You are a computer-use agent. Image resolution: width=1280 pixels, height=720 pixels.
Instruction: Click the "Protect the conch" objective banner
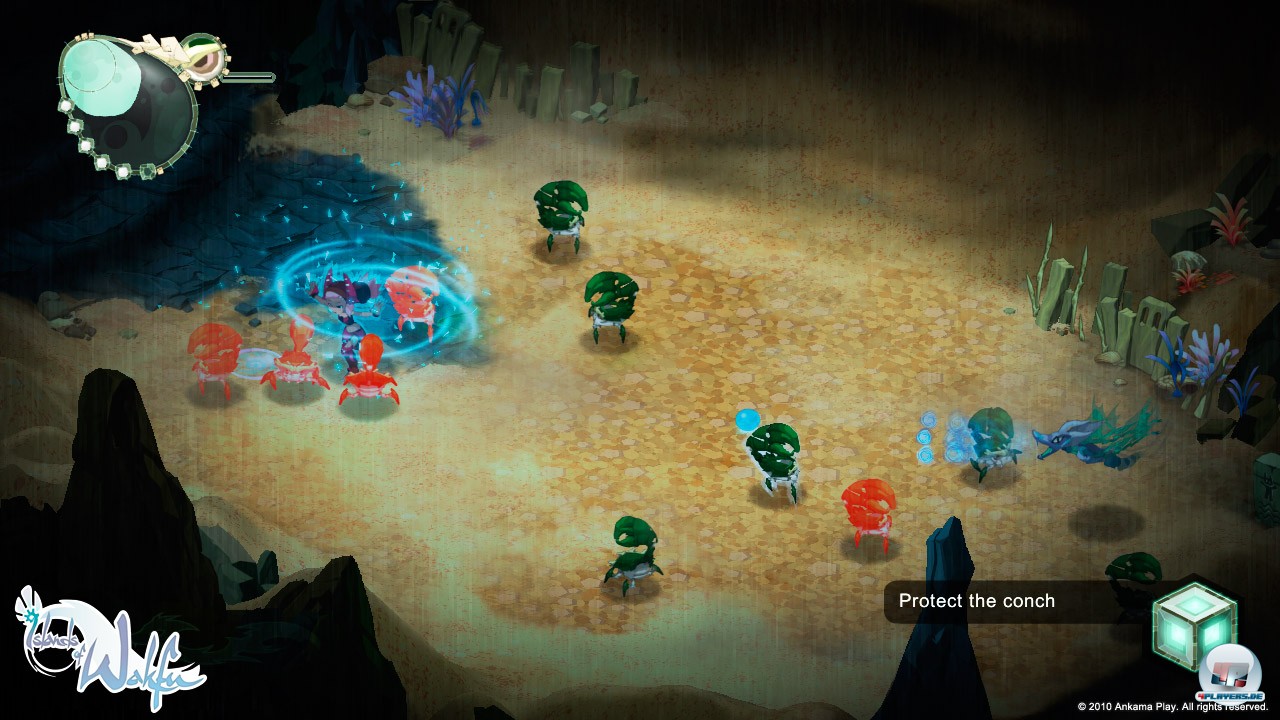point(976,601)
